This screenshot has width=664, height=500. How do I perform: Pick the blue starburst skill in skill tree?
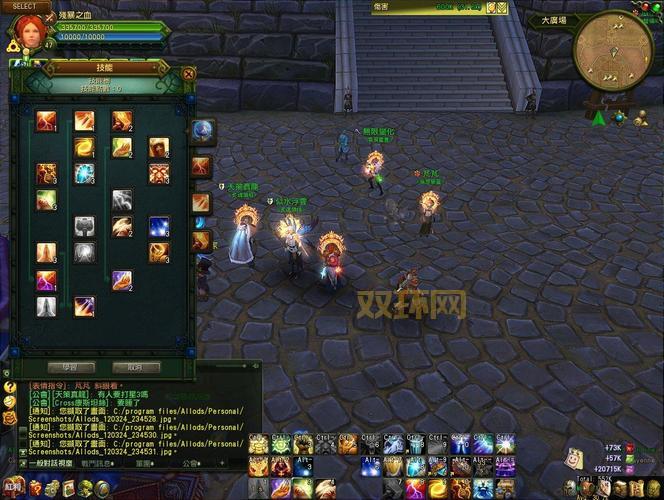(x=159, y=226)
